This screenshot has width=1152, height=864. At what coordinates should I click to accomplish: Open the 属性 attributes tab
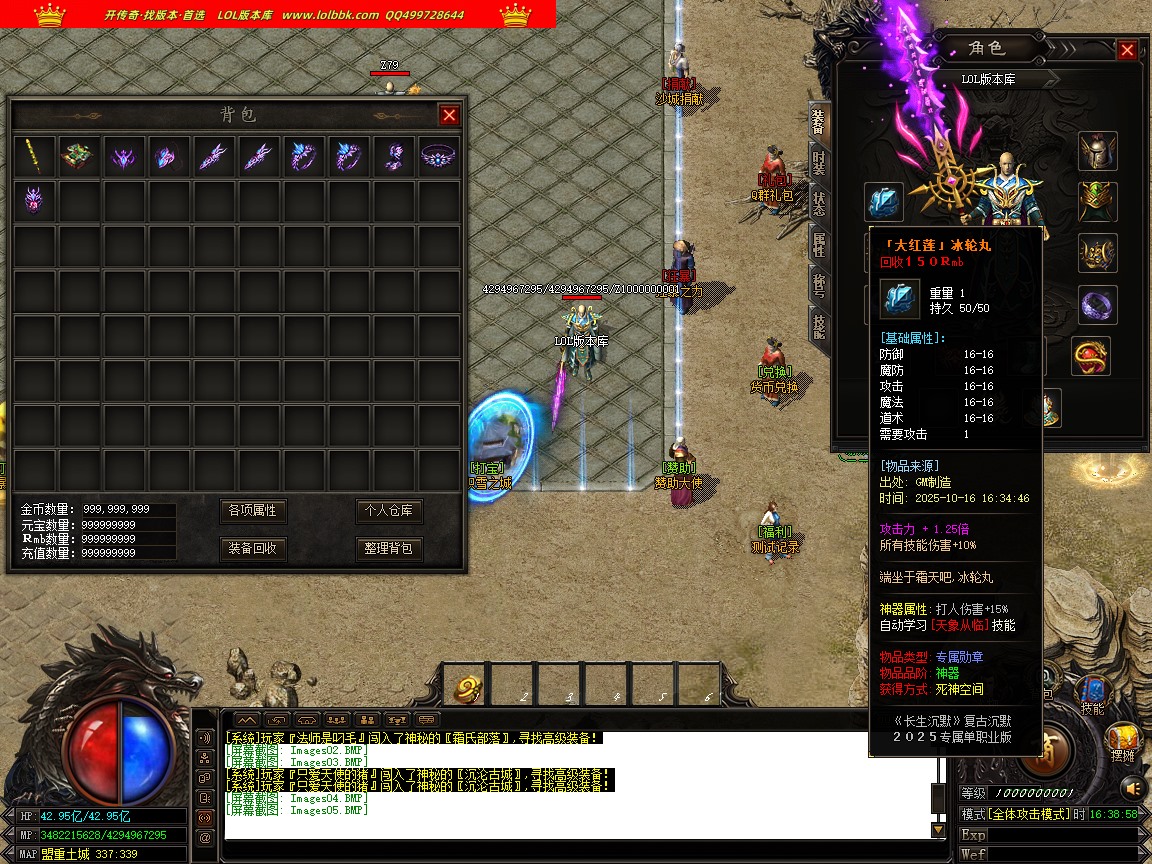point(819,243)
